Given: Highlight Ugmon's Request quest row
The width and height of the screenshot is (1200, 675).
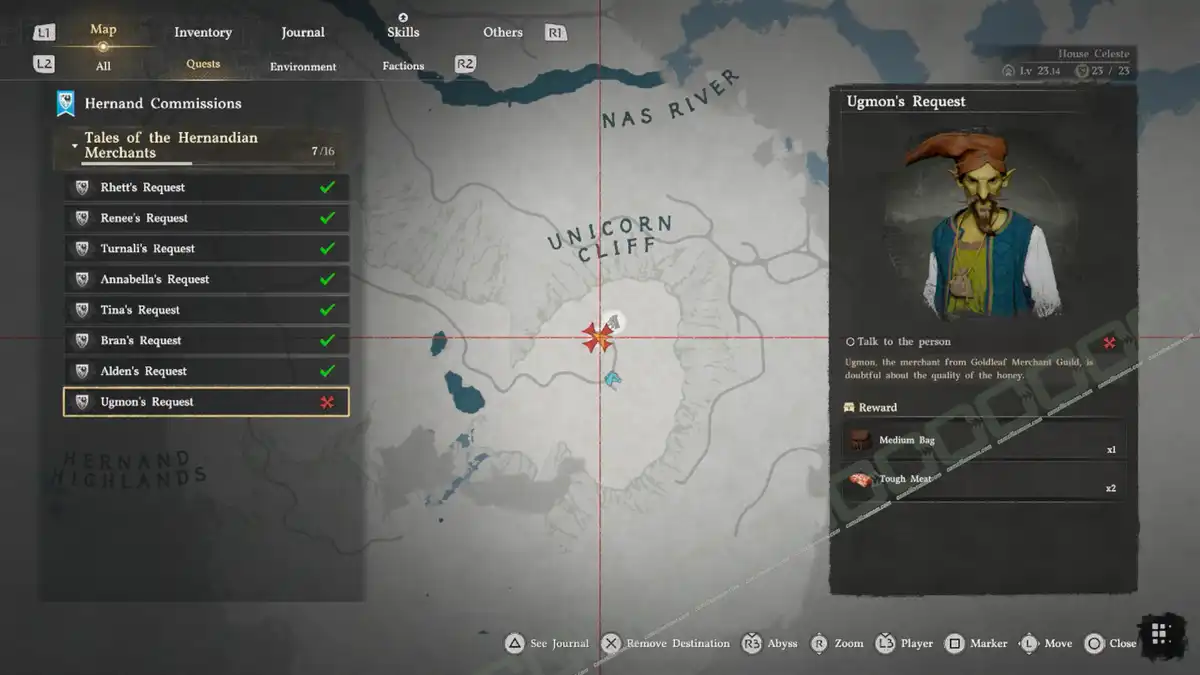Looking at the screenshot, I should [x=206, y=402].
